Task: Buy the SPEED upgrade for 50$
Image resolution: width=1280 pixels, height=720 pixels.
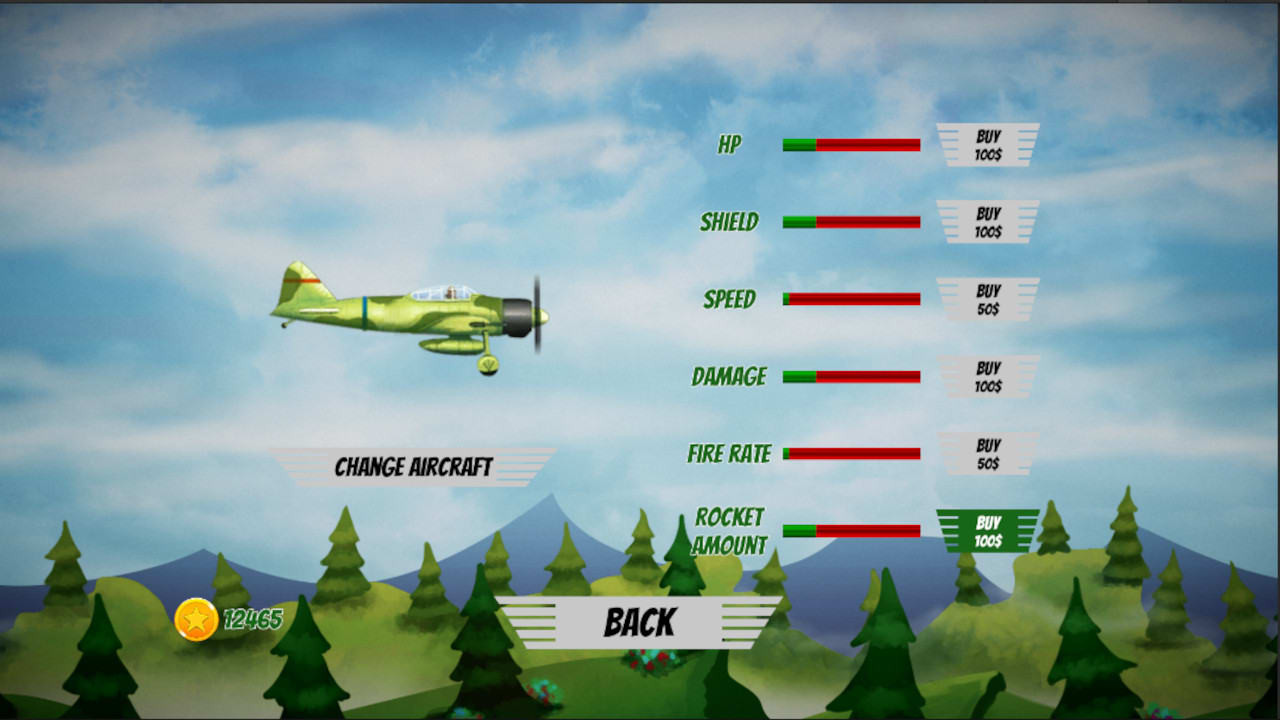Action: (x=988, y=299)
